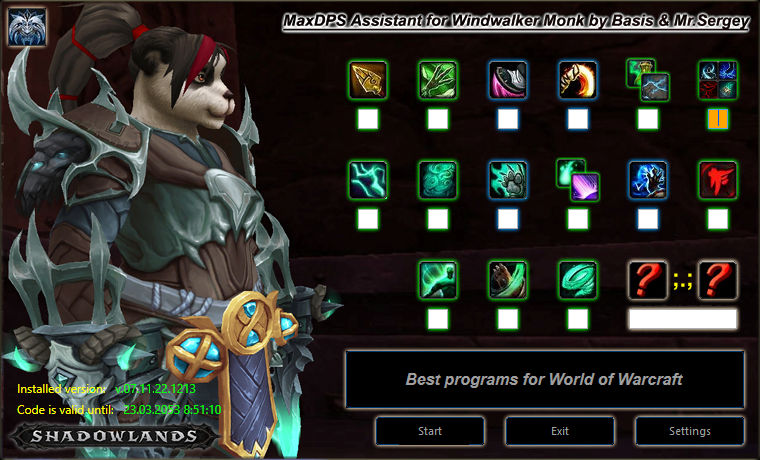This screenshot has height=460, width=760.
Task: Click the green kicking figure icon
Action: [438, 280]
